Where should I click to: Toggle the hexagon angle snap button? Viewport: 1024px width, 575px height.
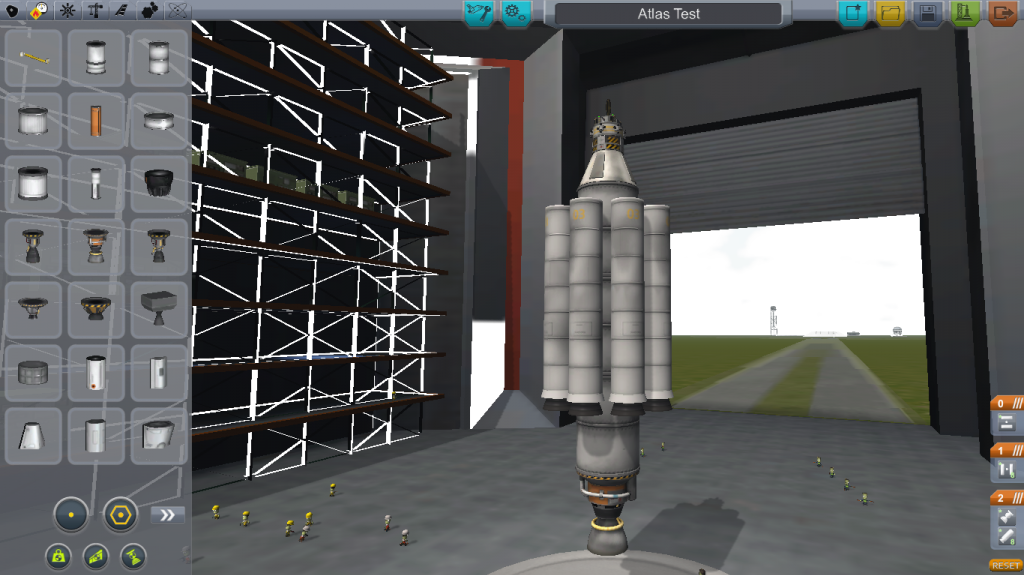(120, 515)
